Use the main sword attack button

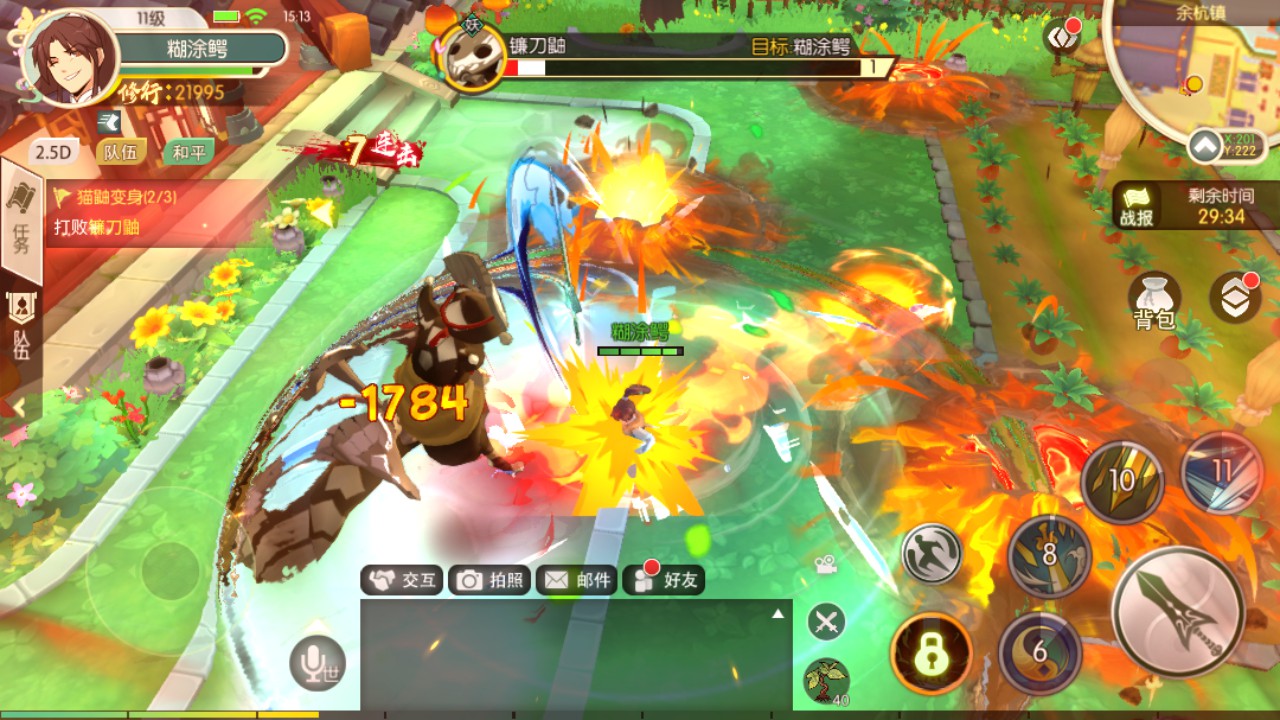point(1178,613)
